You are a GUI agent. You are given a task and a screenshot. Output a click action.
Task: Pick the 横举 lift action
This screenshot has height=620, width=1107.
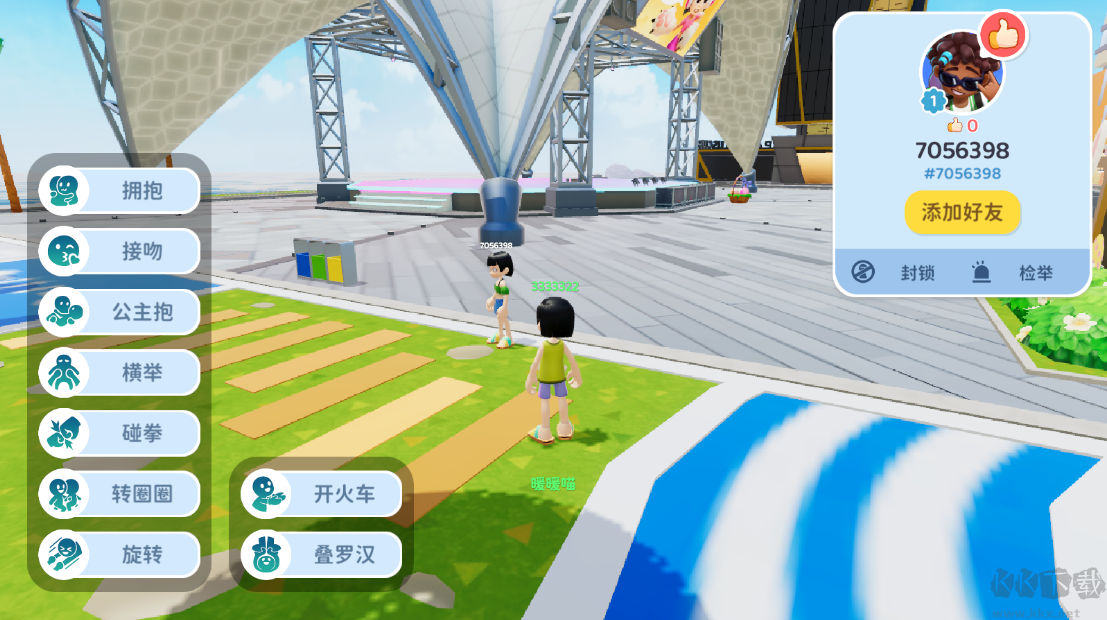click(x=120, y=373)
